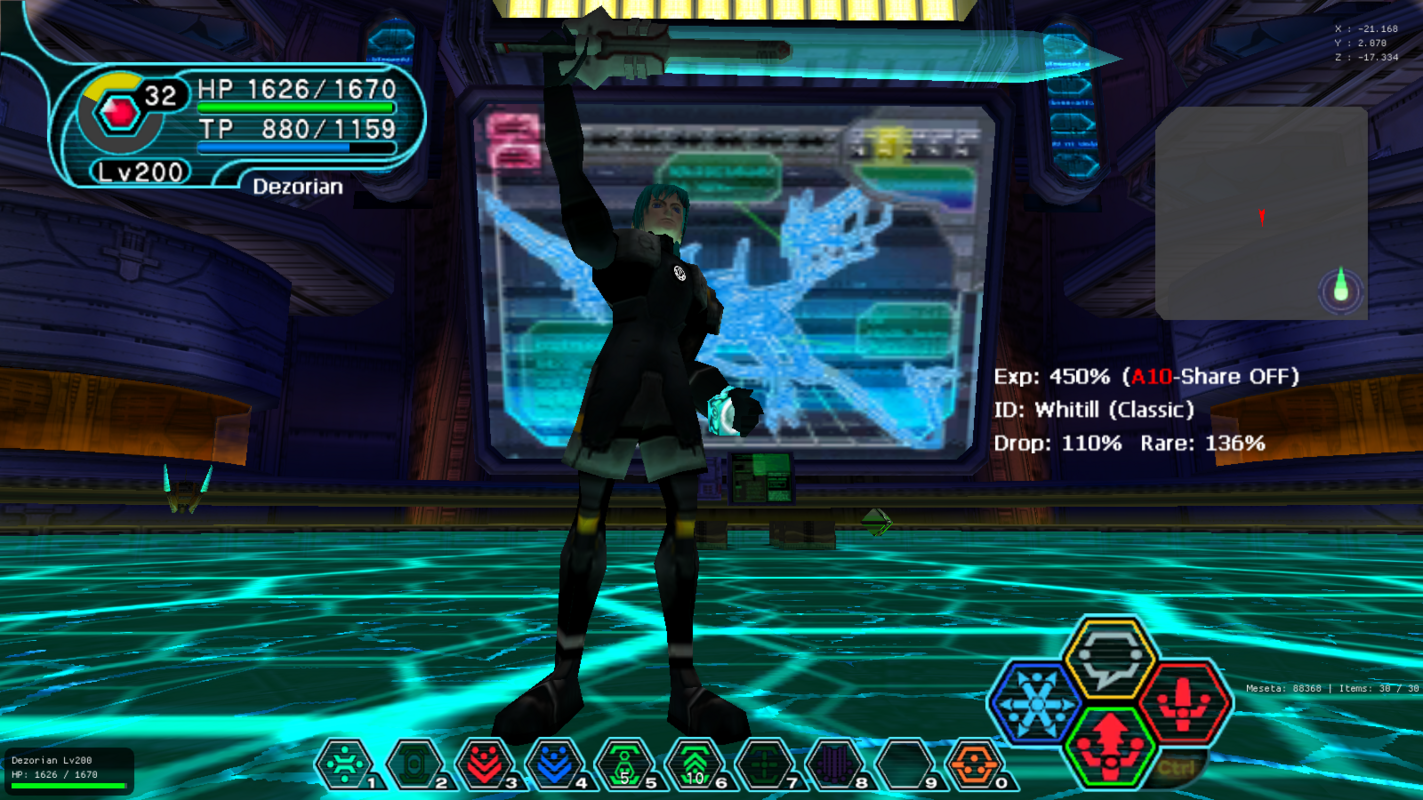Click the red hexagon character badge
Screen dimensions: 1423x800
(x=121, y=112)
